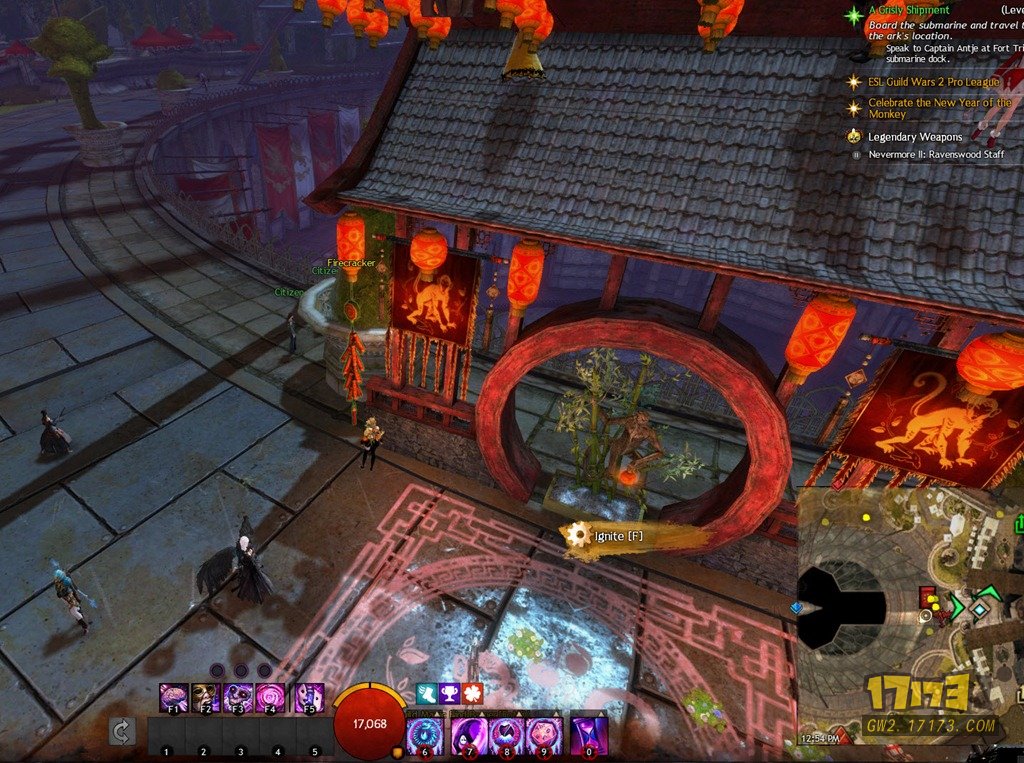The image size is (1024, 763).
Task: Select the ESL Guild Wars 2 Pro League entry
Action: coord(933,82)
